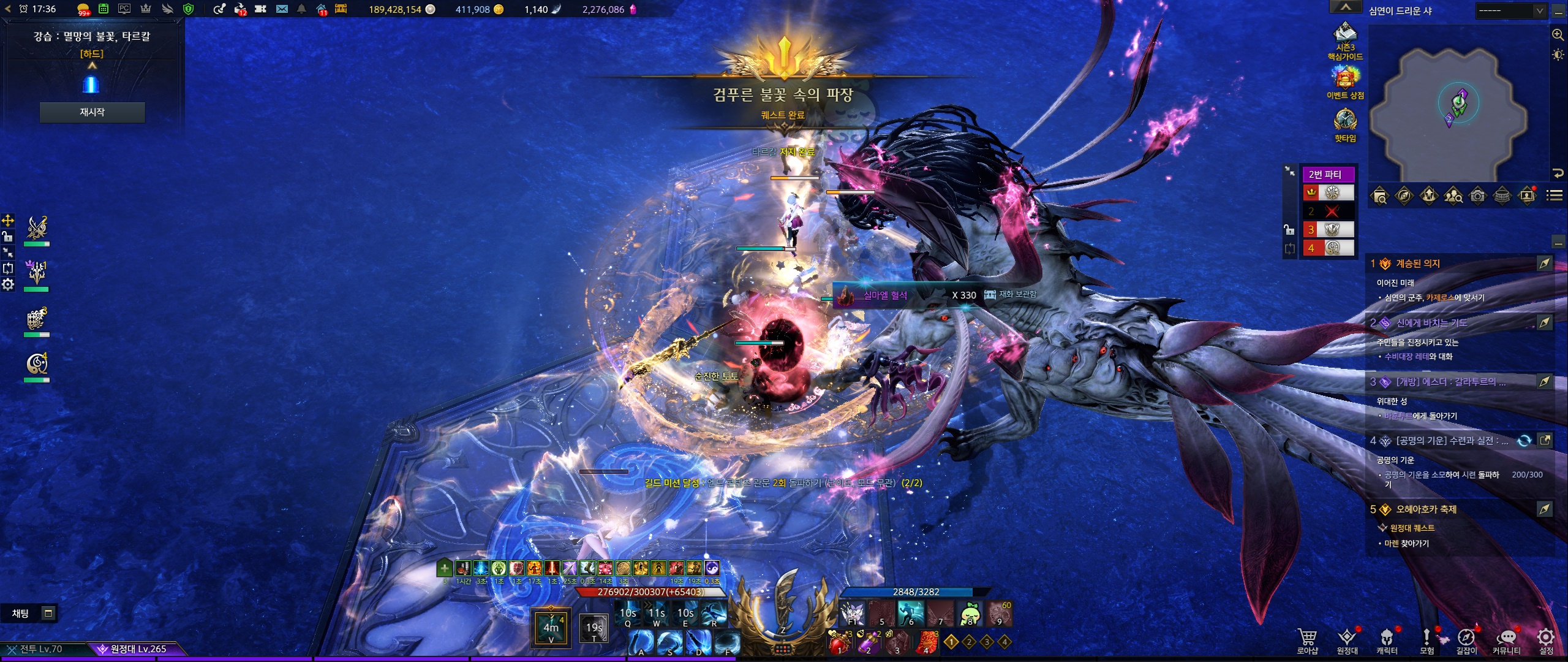The width and height of the screenshot is (1568, 662).
Task: Activate the Q skill slot
Action: click(x=628, y=615)
